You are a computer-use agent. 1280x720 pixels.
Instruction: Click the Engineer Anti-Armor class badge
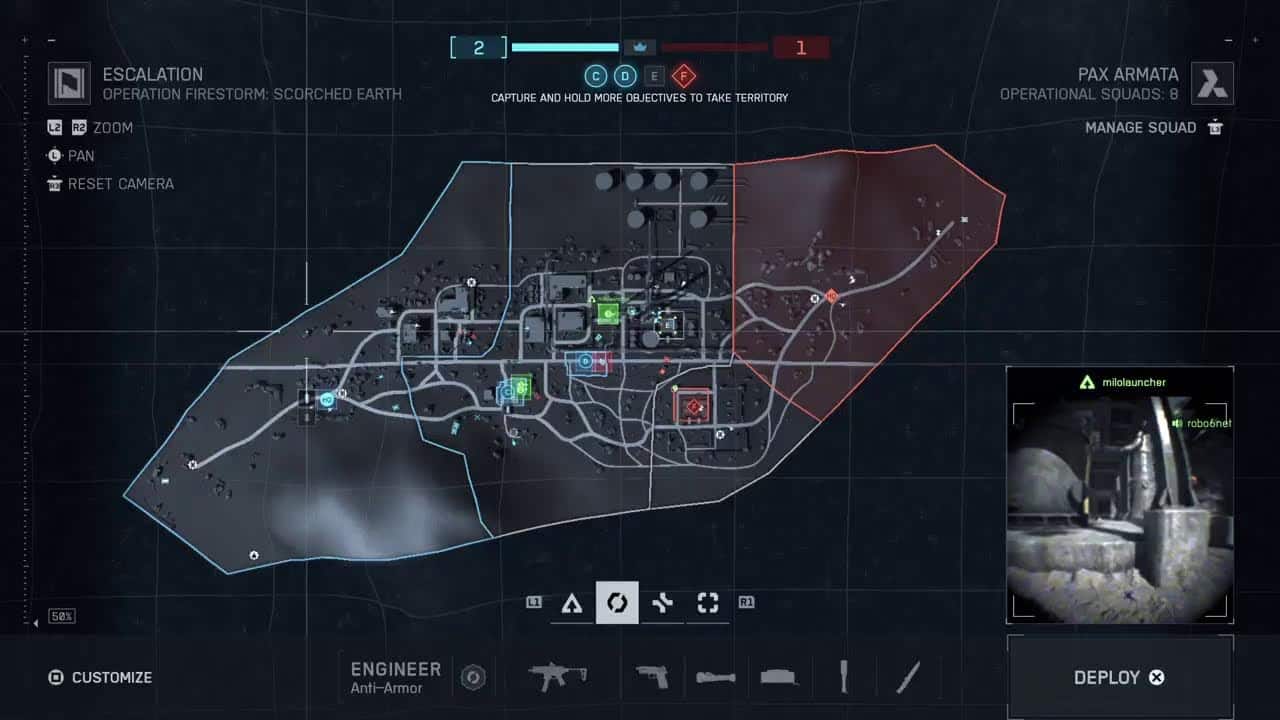click(473, 677)
